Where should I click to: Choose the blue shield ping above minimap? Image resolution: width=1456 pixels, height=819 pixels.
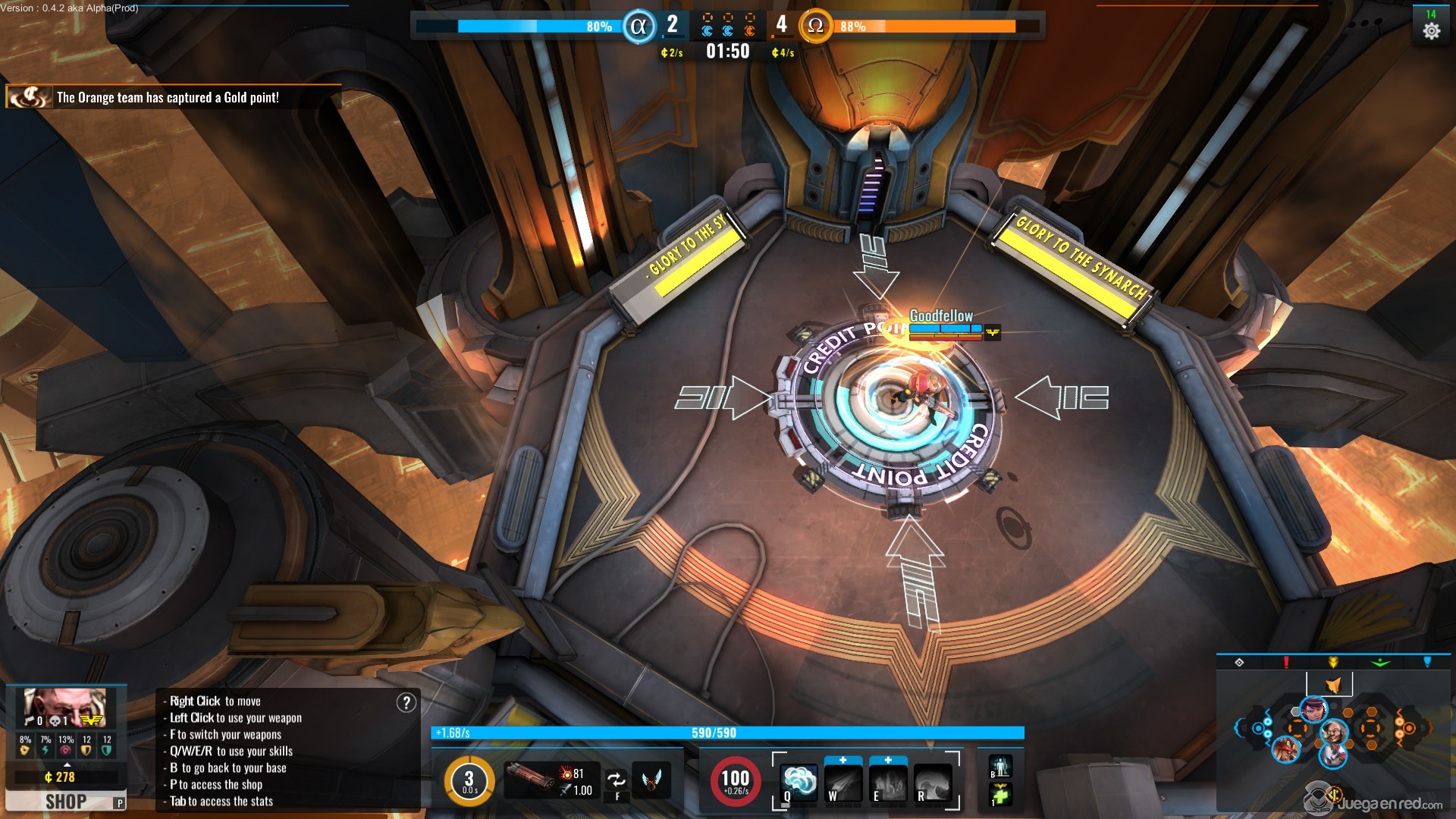tap(1427, 662)
